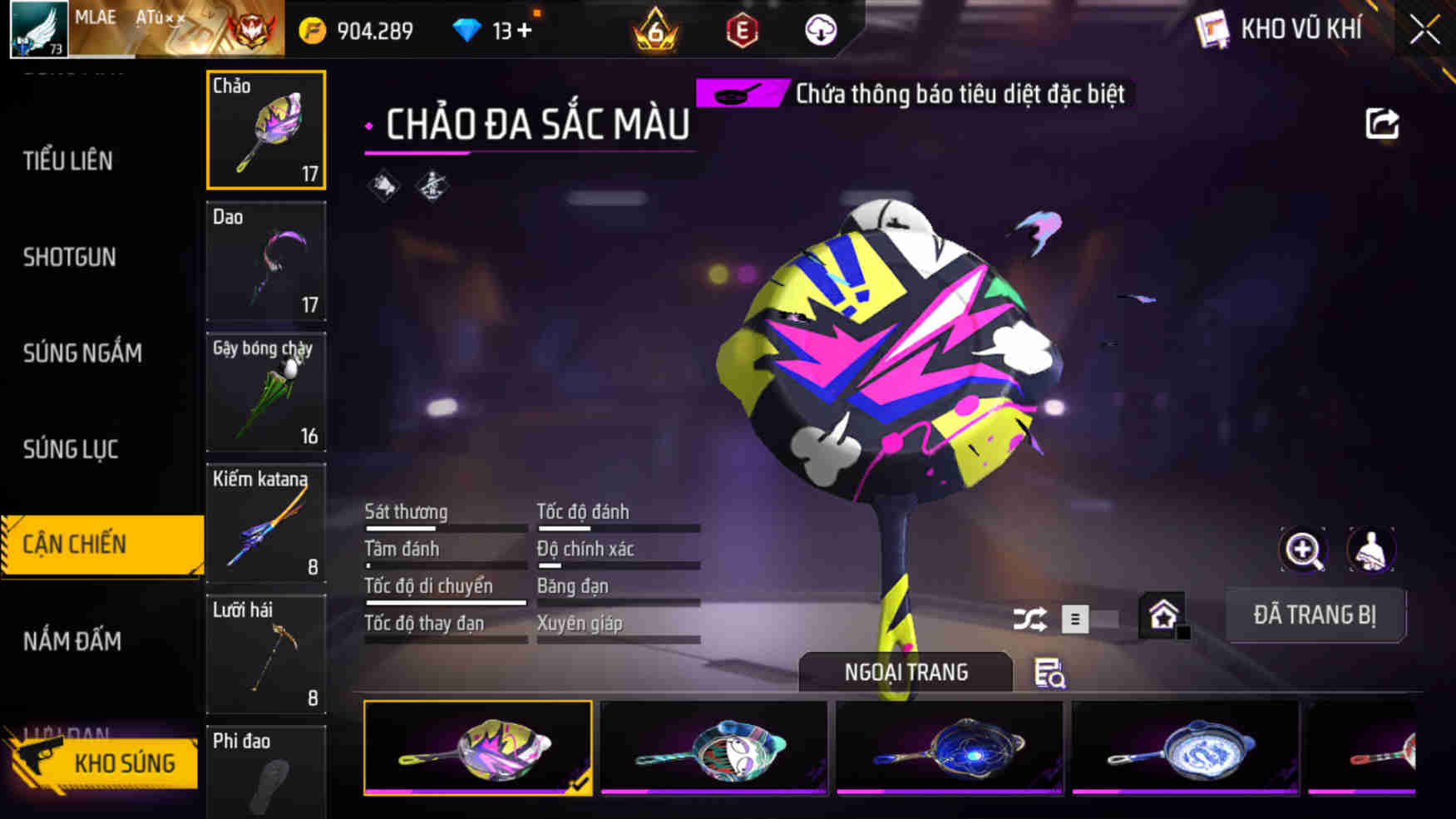
Task: Open the share icon for Chảo Đa Sắc Màu
Action: pos(1383,123)
